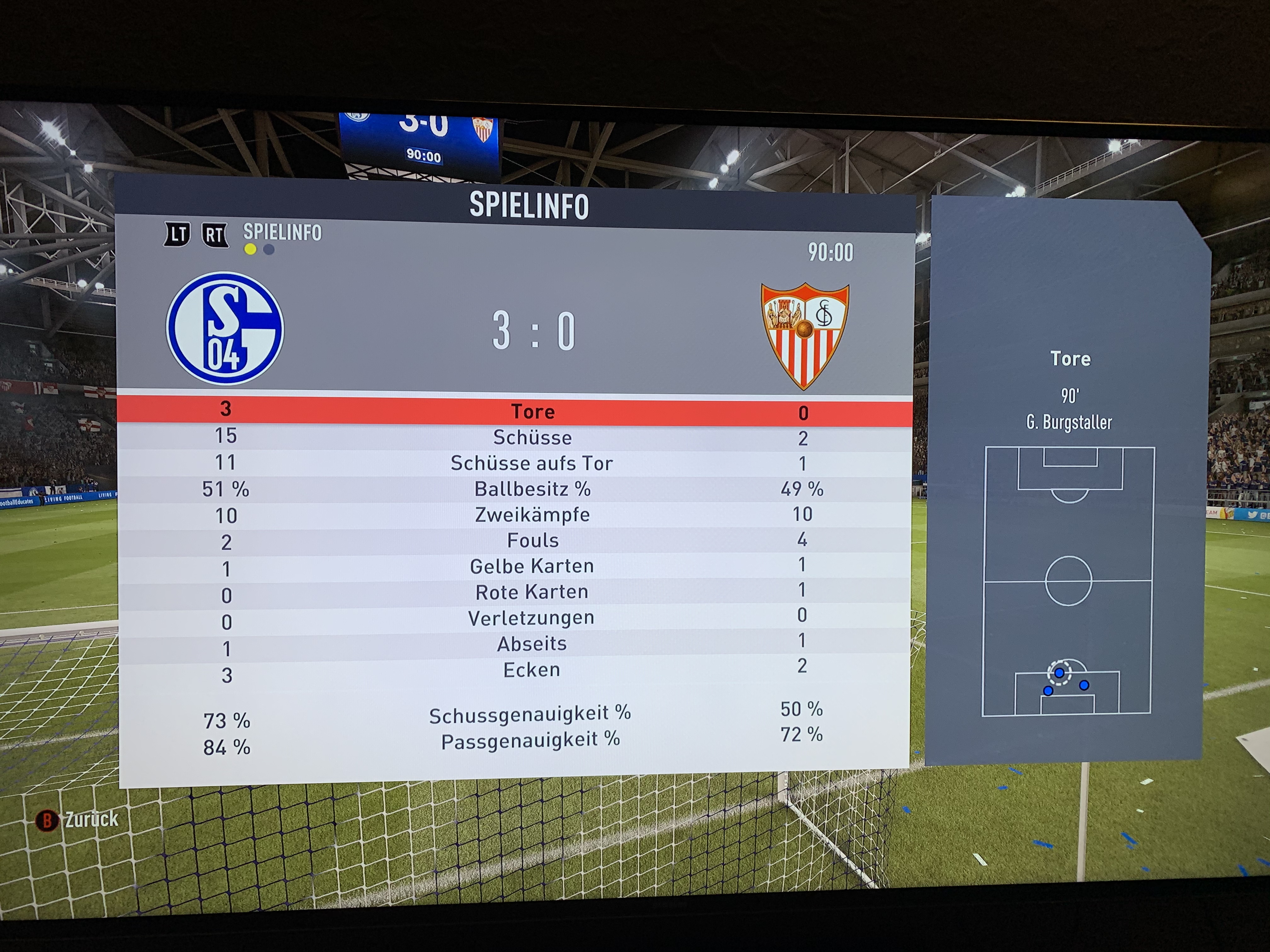1270x952 pixels.
Task: Select the dashed-circle goal marker on pitch diagram
Action: click(1059, 672)
